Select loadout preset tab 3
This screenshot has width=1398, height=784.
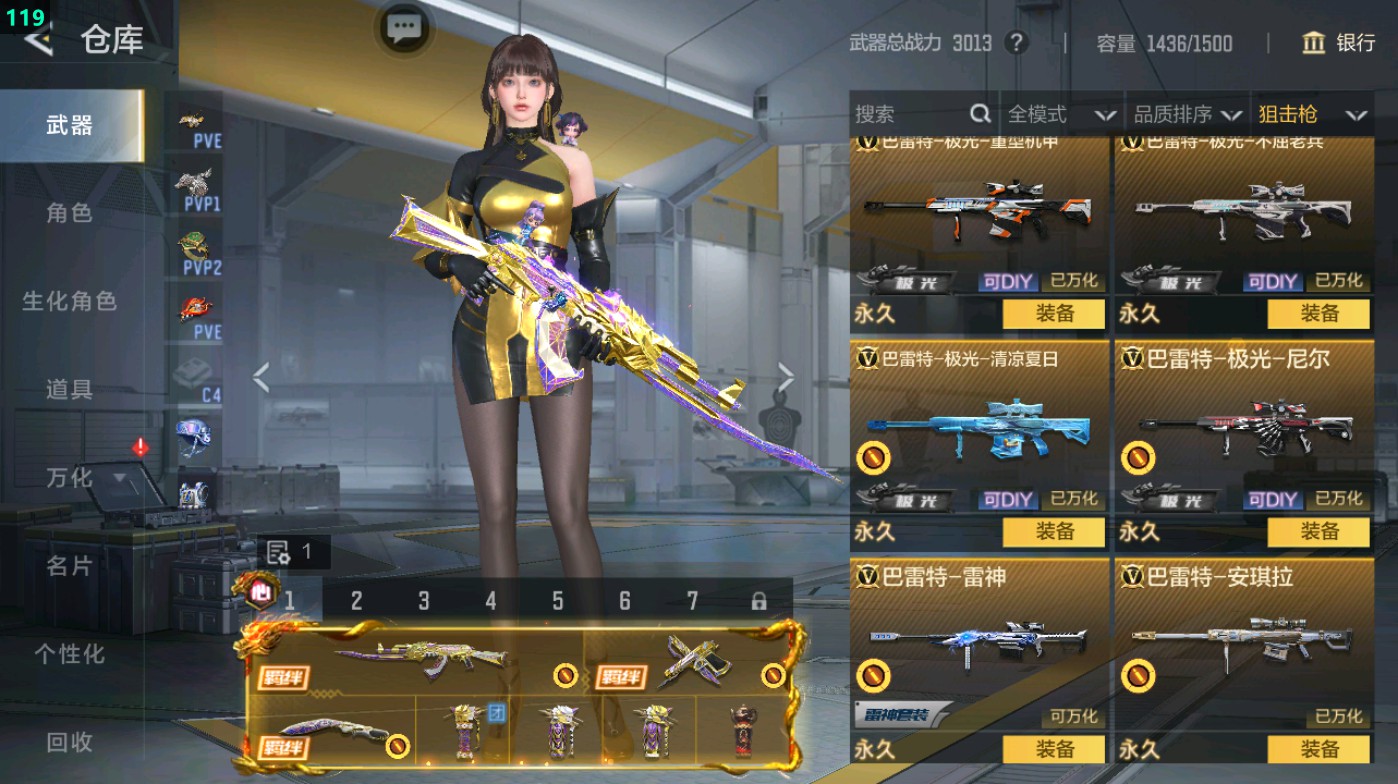click(424, 600)
